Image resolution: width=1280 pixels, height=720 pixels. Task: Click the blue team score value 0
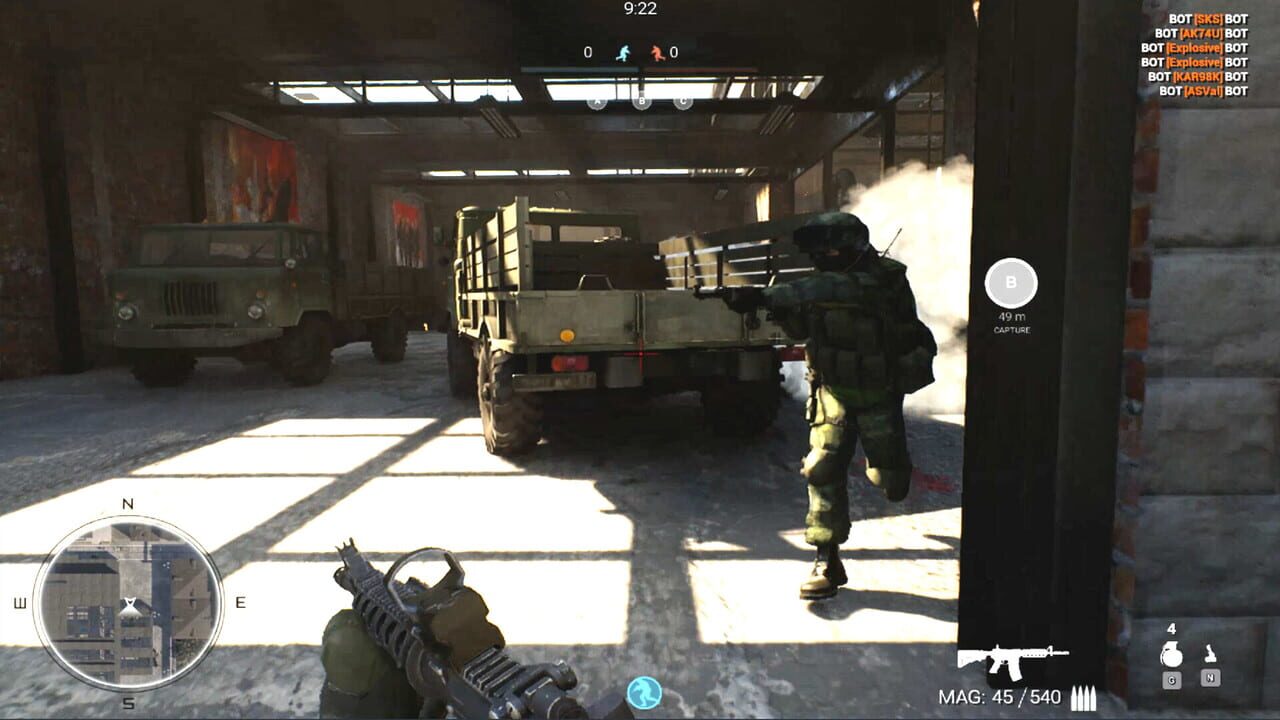[x=588, y=52]
